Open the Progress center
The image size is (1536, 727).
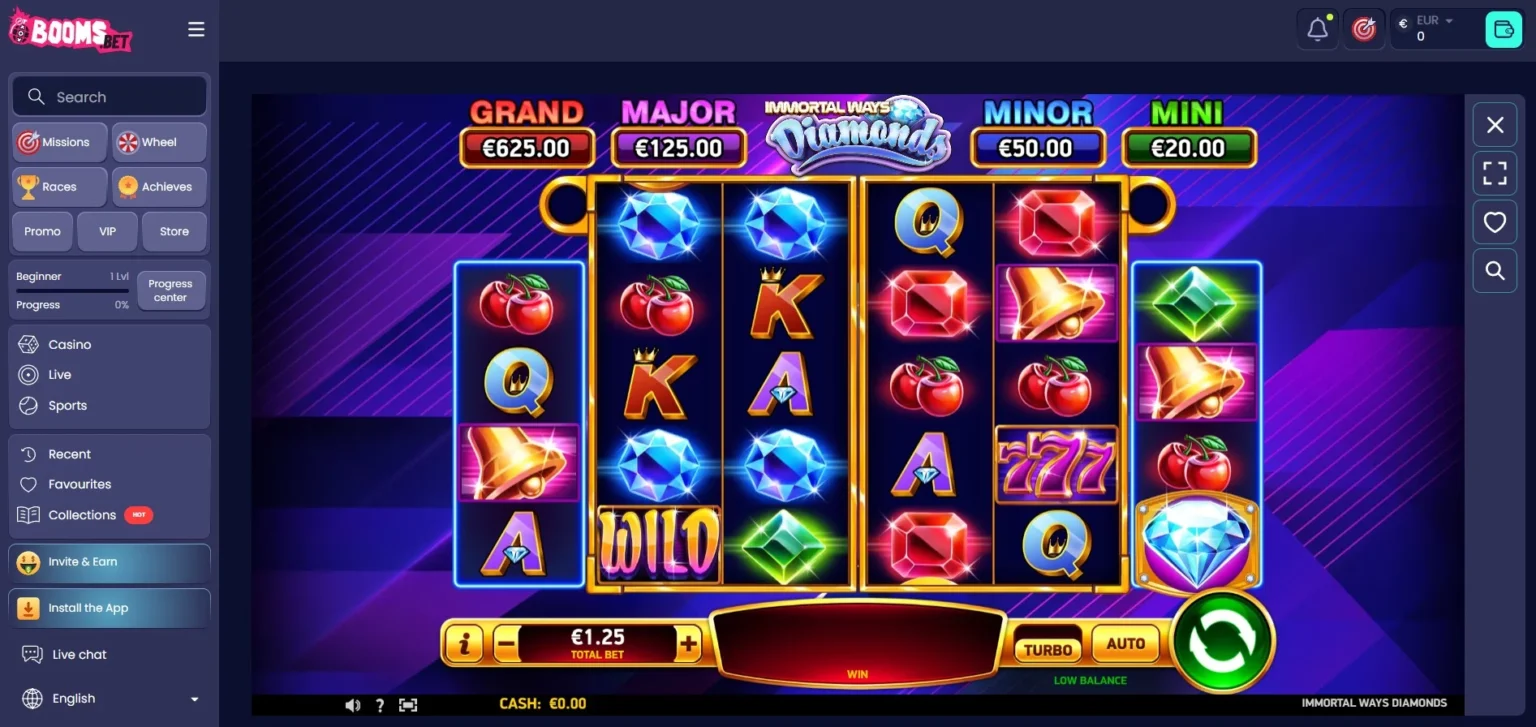coord(170,290)
